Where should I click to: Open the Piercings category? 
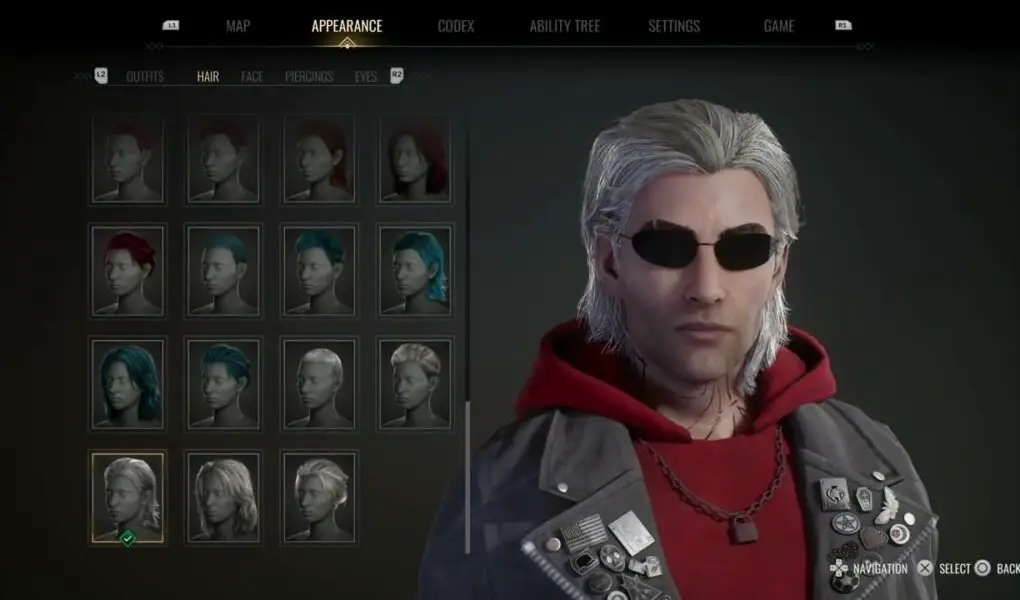[309, 76]
